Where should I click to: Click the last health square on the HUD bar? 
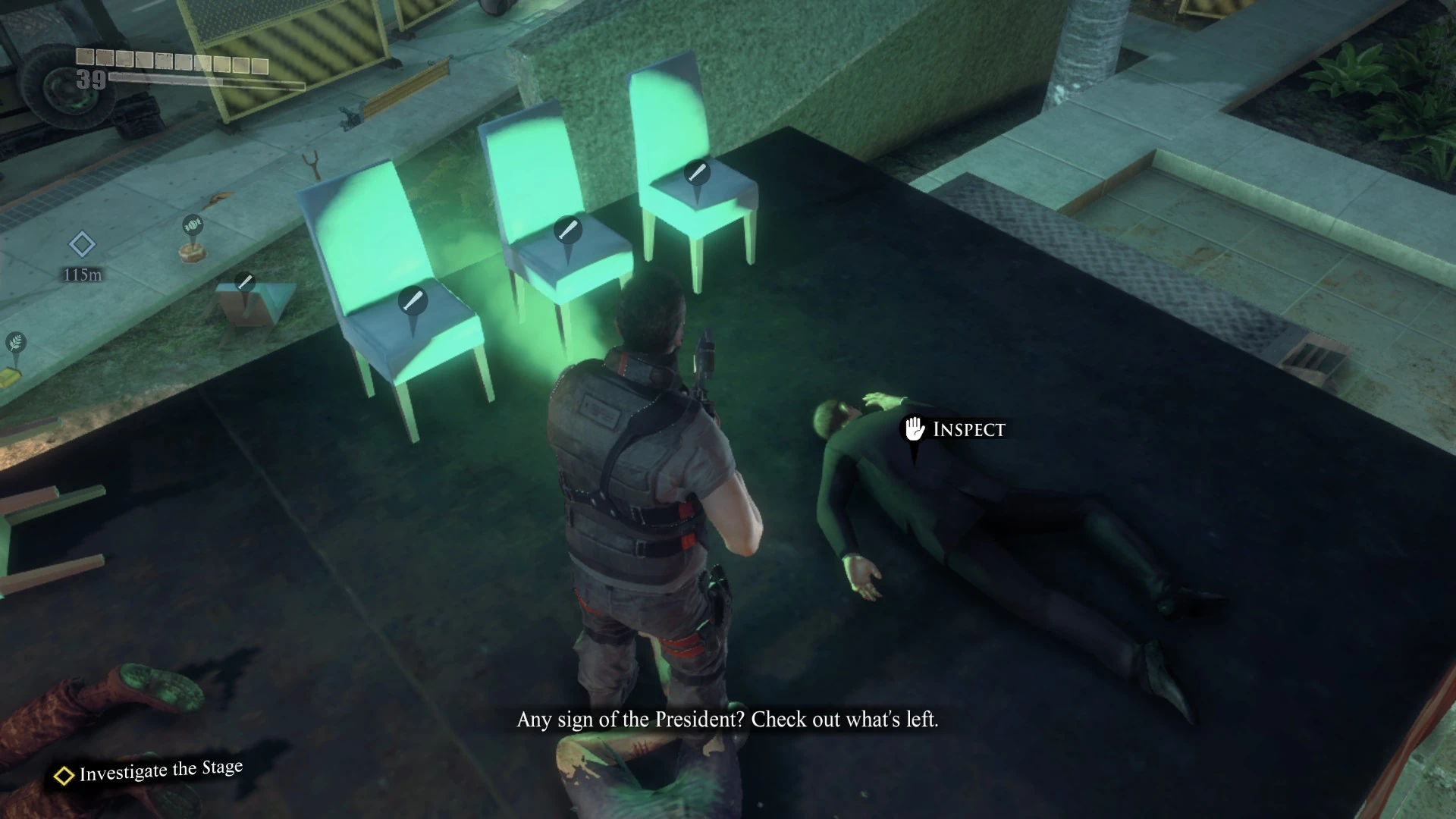point(259,65)
